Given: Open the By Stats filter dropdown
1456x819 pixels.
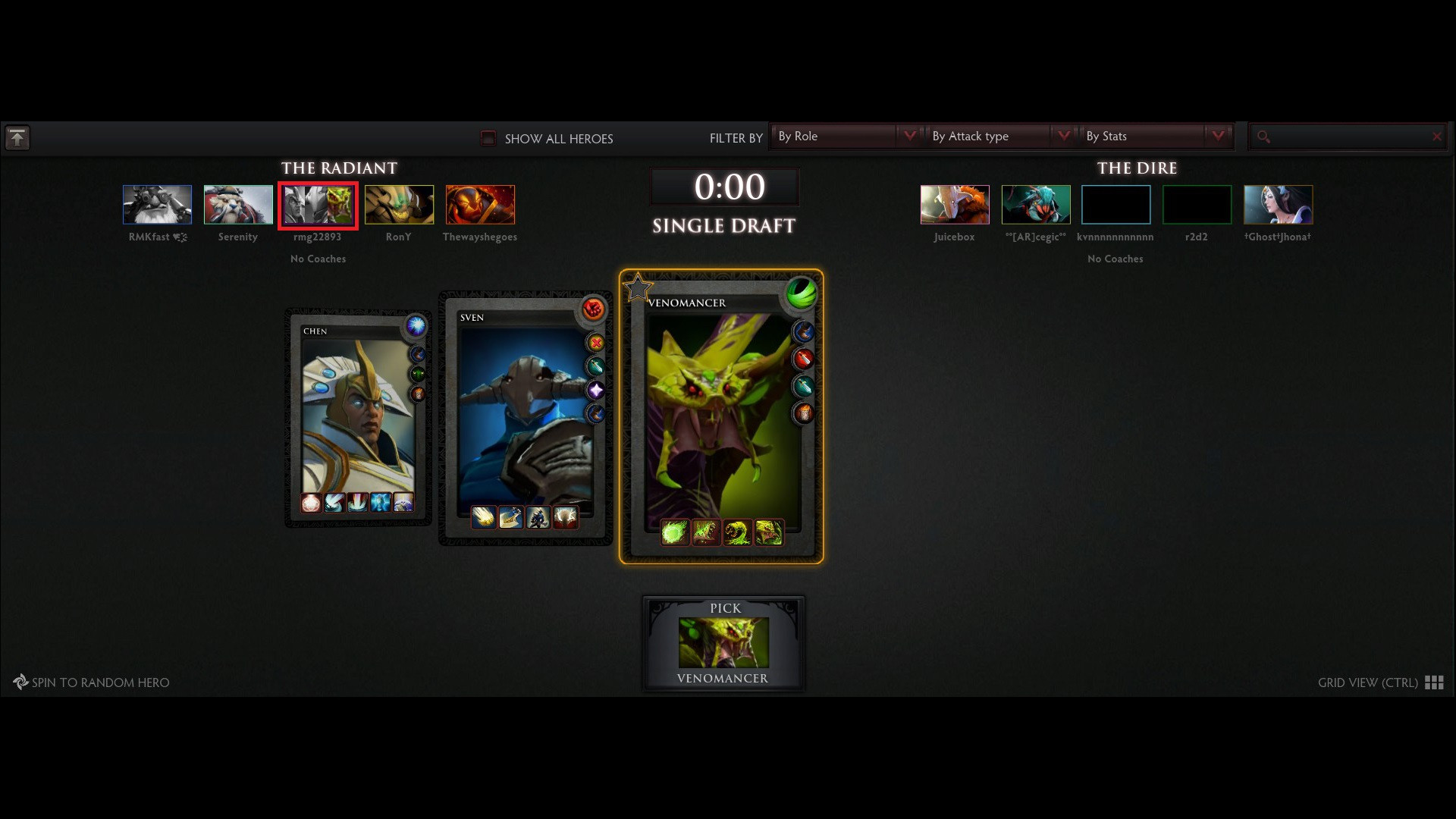Looking at the screenshot, I should pos(1153,136).
